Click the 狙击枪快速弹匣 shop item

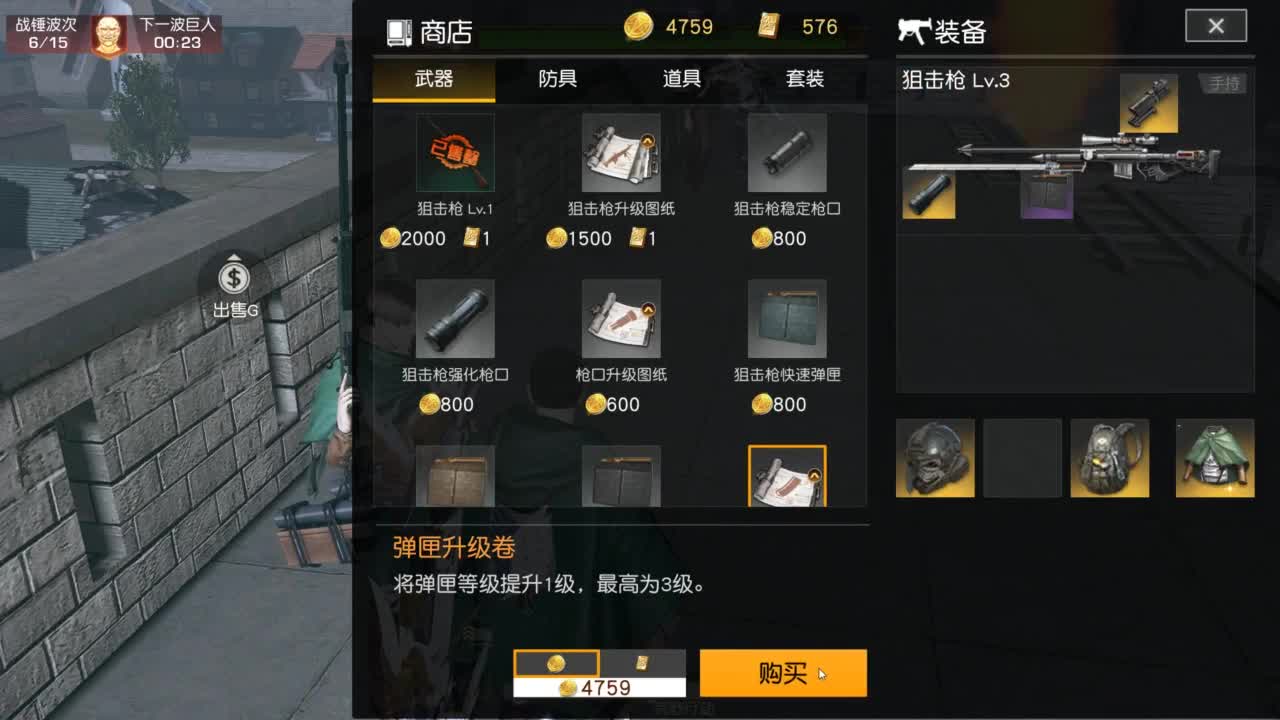[787, 320]
